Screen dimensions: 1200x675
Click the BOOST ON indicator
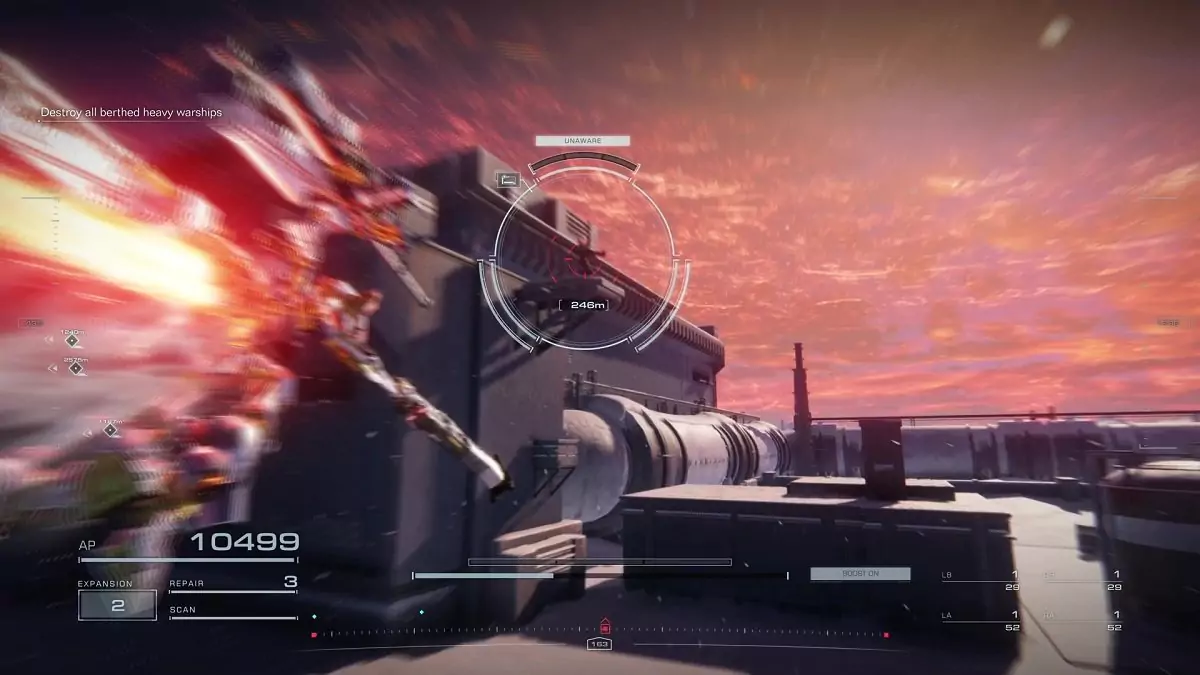(x=860, y=574)
